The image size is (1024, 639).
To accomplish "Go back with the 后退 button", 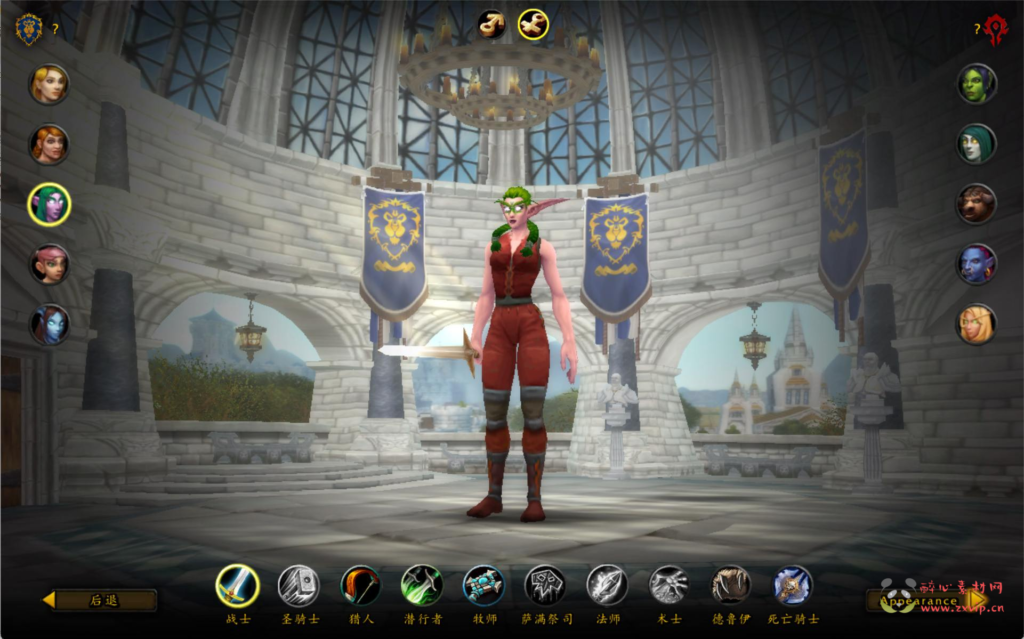I will tap(100, 600).
